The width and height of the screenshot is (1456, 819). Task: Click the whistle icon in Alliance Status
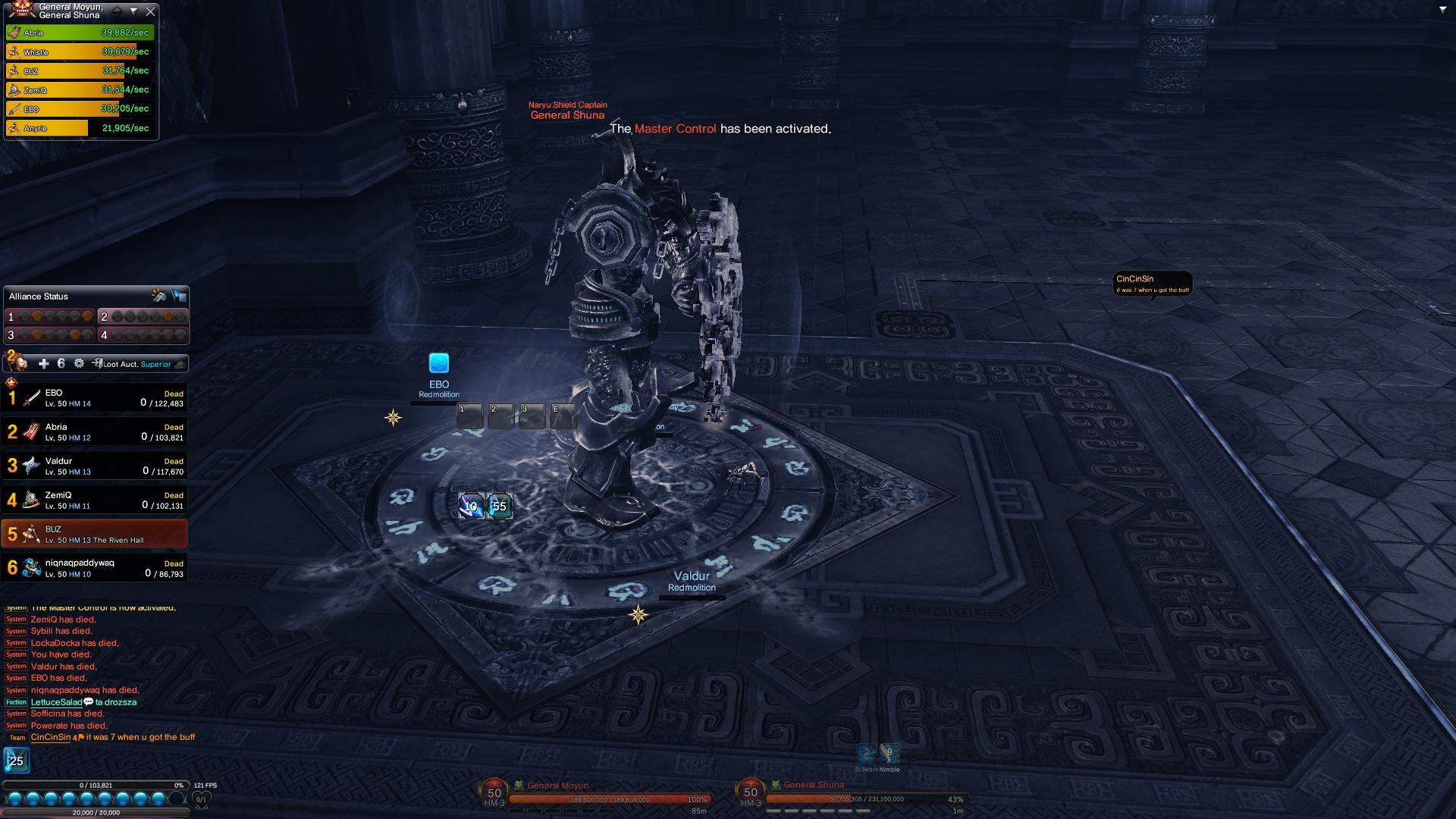[x=158, y=296]
